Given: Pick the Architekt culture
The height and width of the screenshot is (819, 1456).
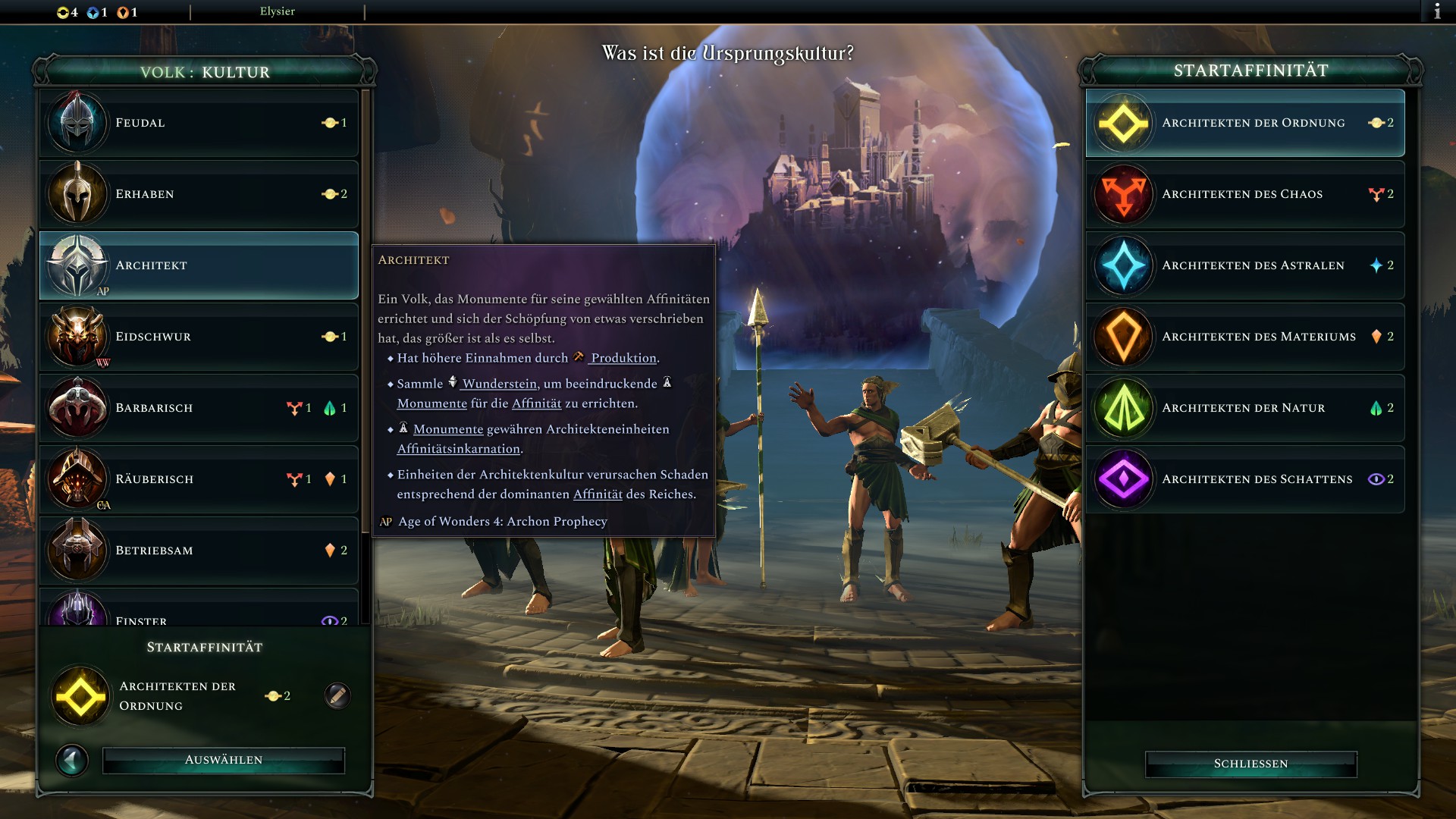Looking at the screenshot, I should (199, 265).
